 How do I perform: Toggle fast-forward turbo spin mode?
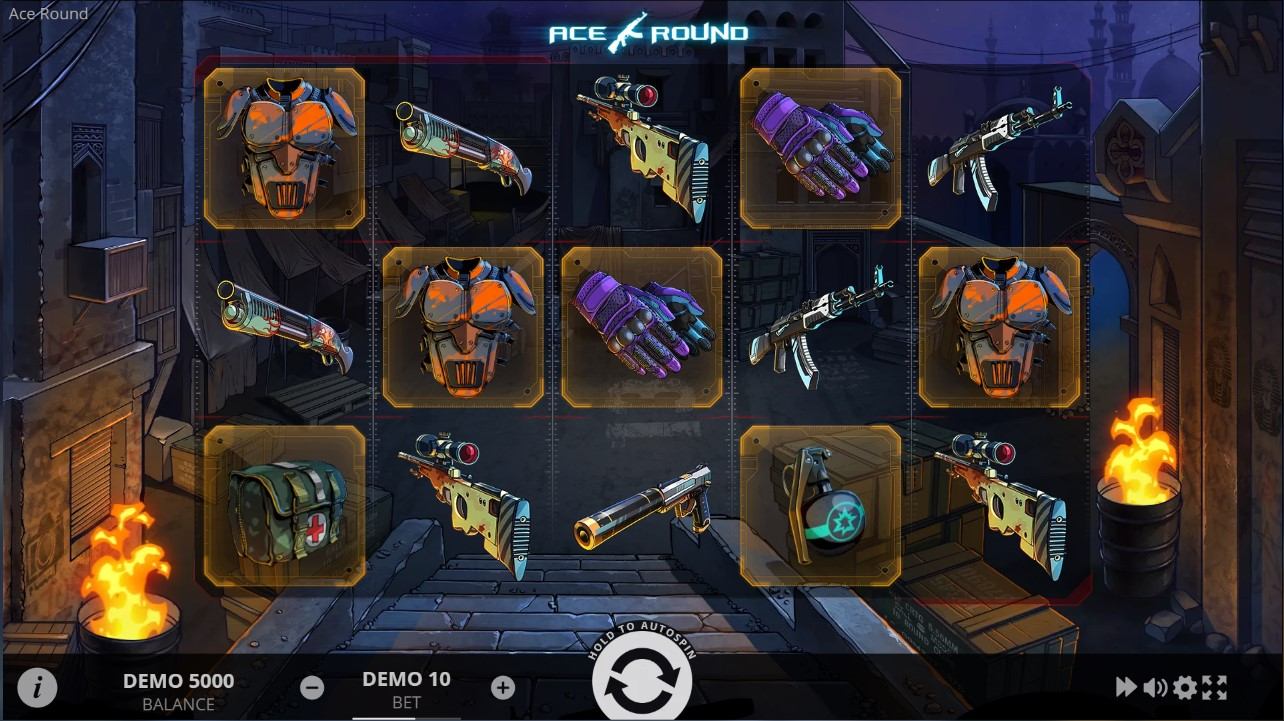pos(1126,687)
